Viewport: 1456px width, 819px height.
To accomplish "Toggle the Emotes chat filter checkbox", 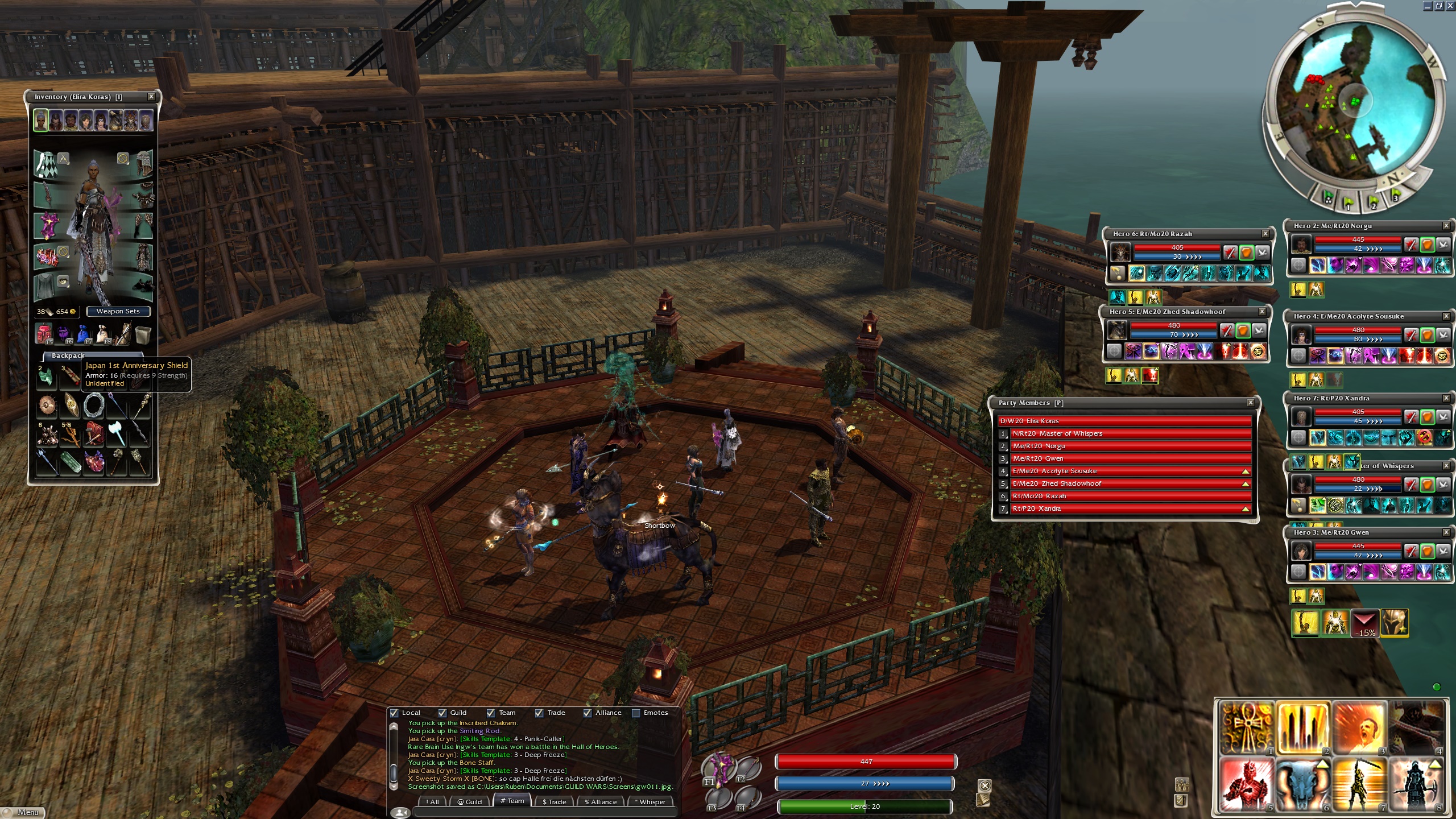I will click(x=636, y=713).
